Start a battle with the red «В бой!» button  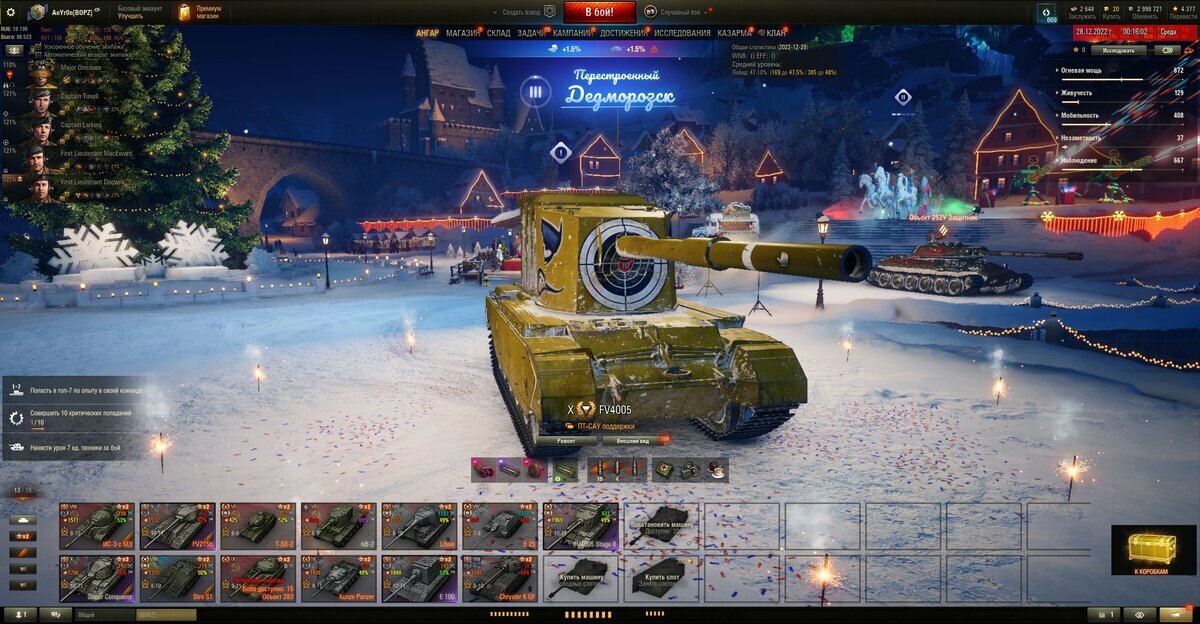coord(599,12)
